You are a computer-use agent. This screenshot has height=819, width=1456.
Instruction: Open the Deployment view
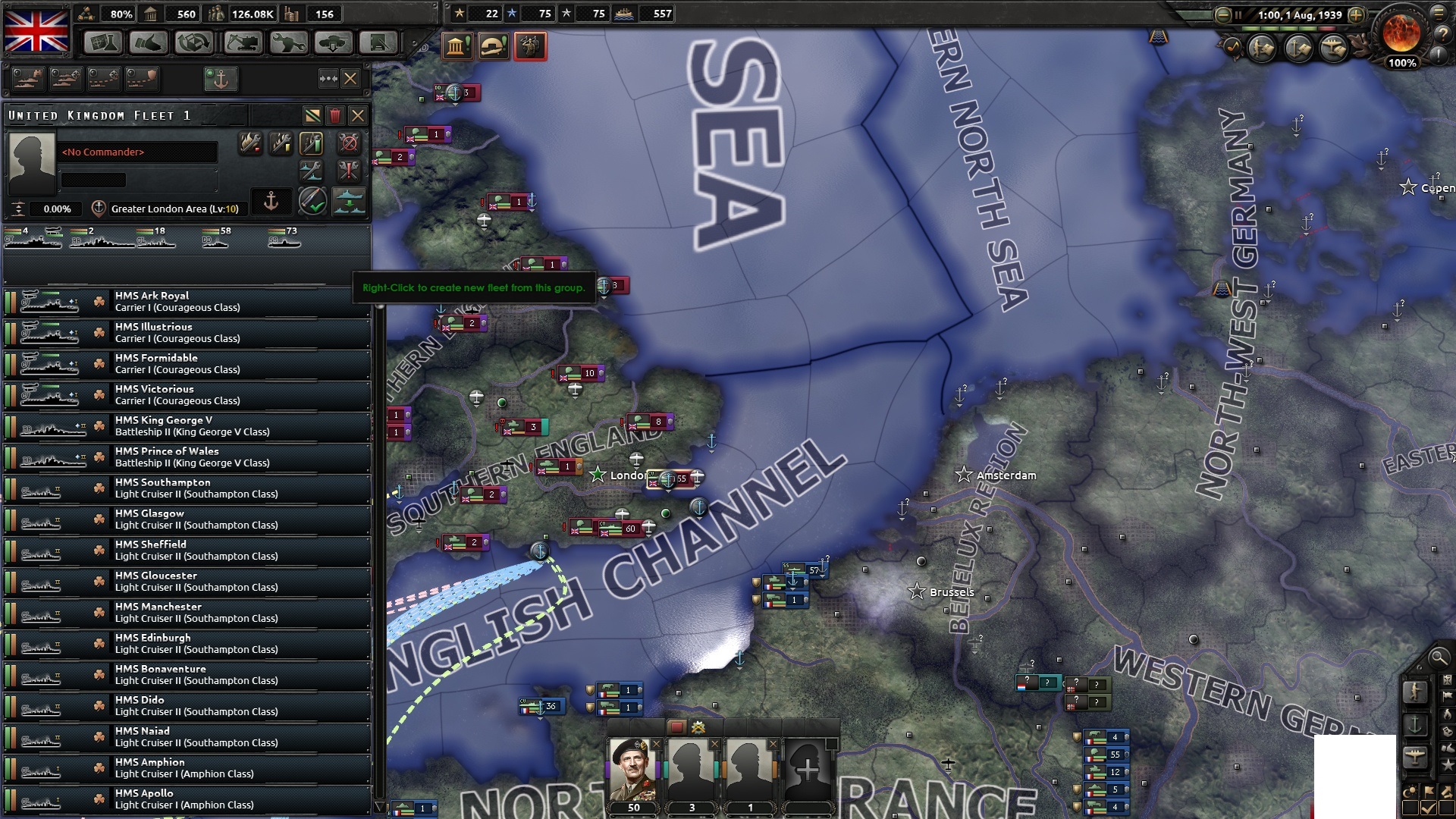tap(334, 43)
